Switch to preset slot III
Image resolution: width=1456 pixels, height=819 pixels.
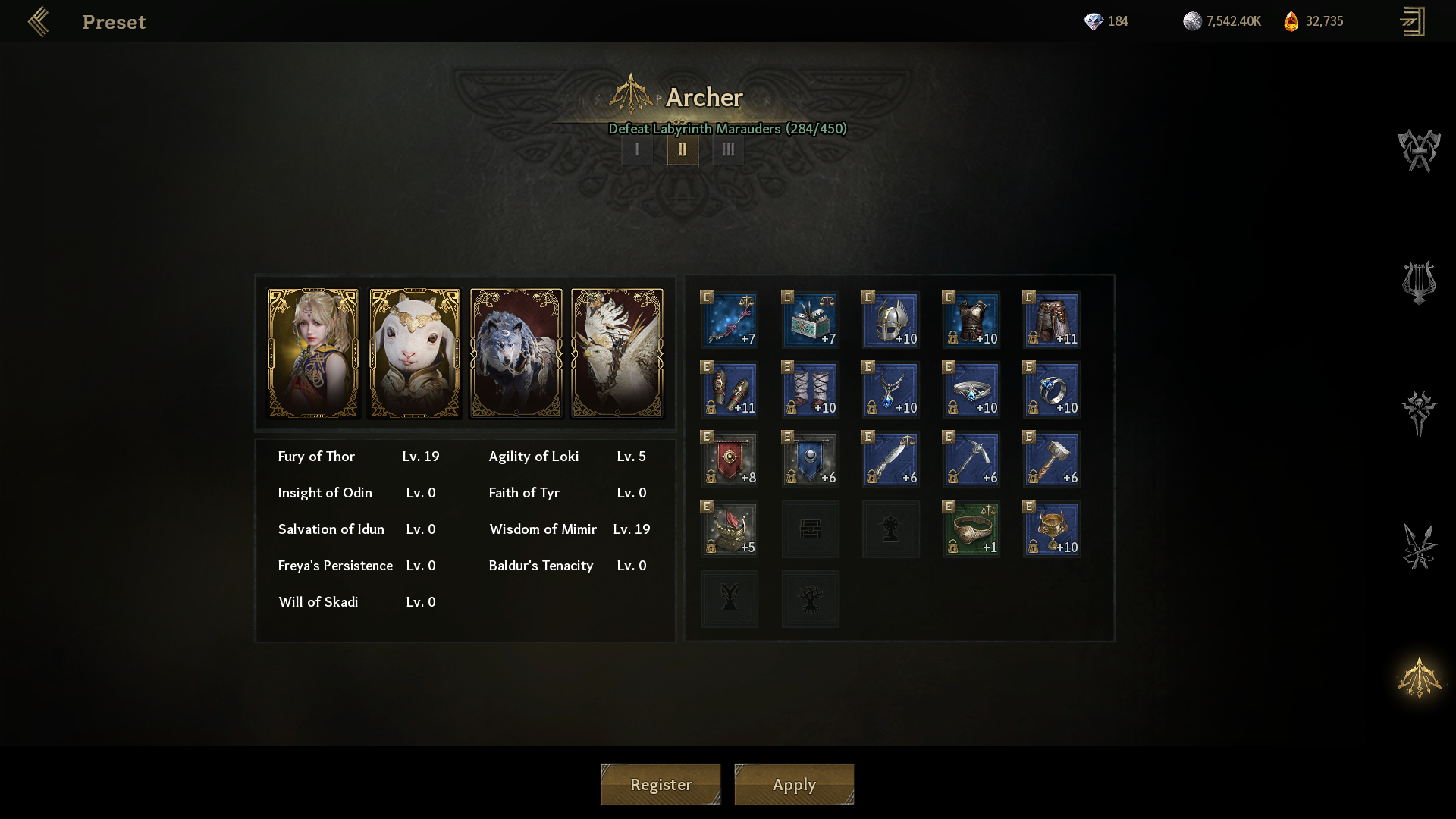pos(728,149)
